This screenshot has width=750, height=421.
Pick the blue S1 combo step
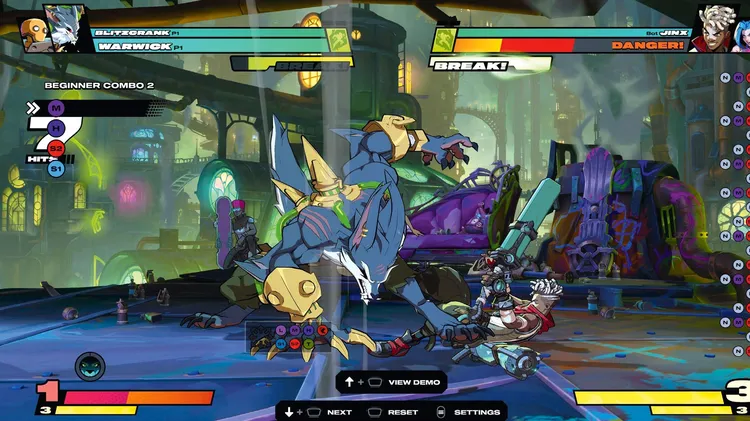click(56, 169)
